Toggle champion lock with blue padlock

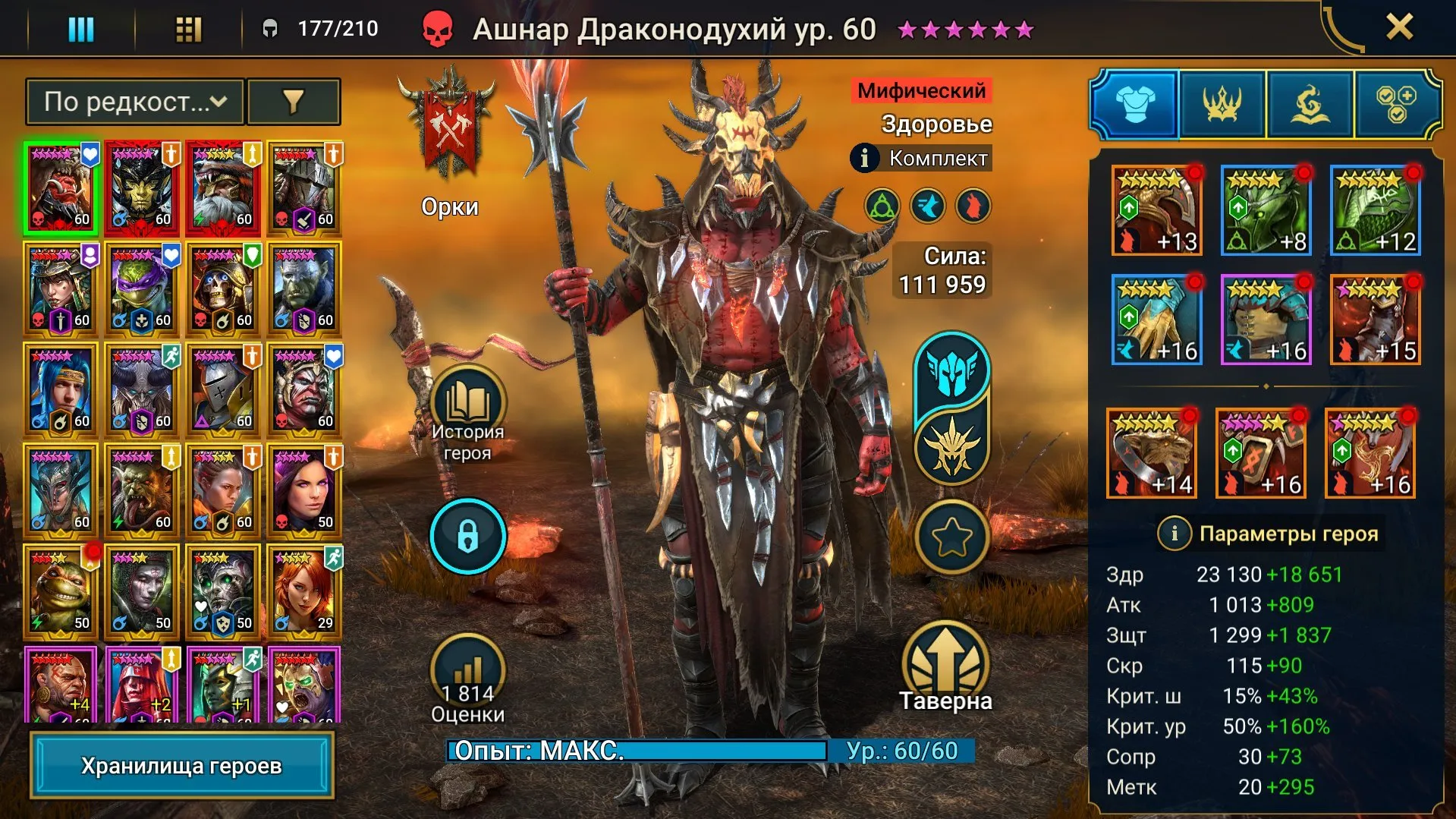[x=467, y=536]
